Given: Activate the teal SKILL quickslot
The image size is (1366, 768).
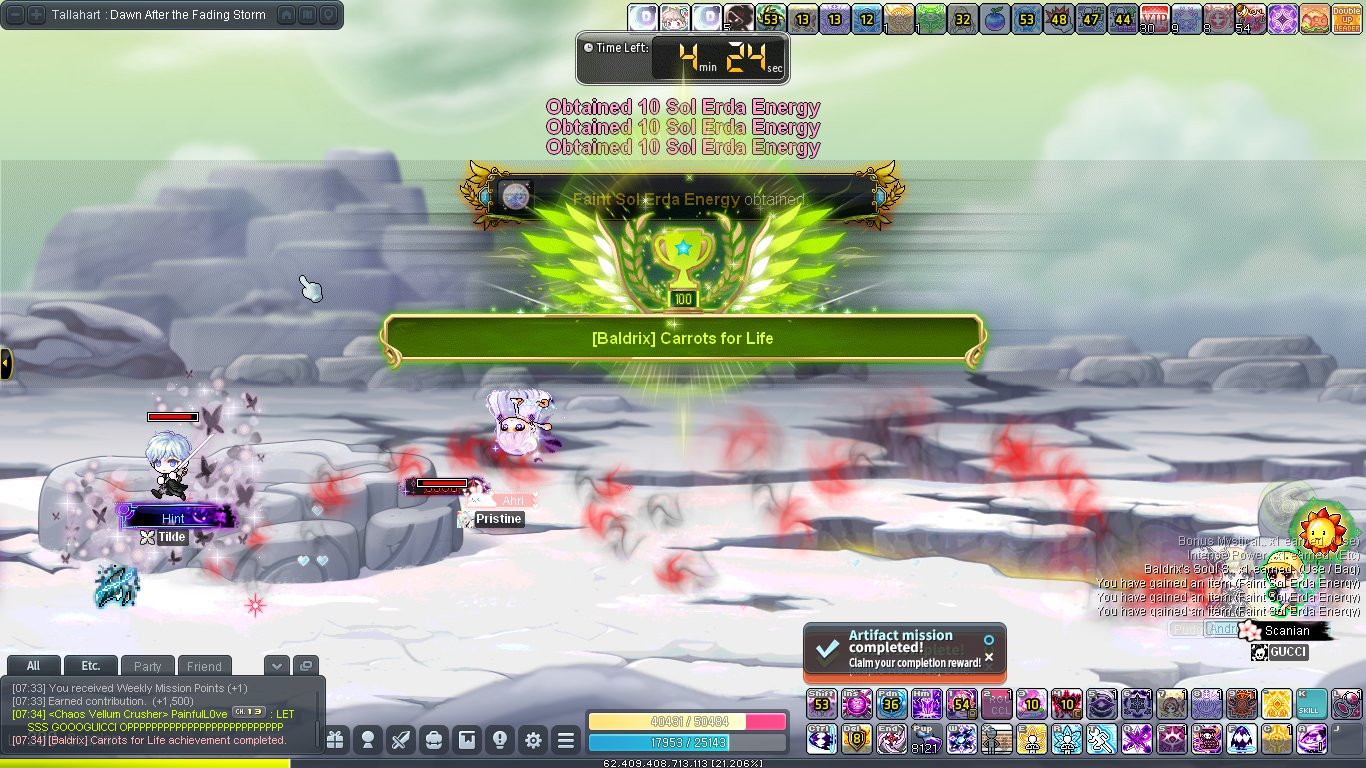Looking at the screenshot, I should [x=1311, y=703].
